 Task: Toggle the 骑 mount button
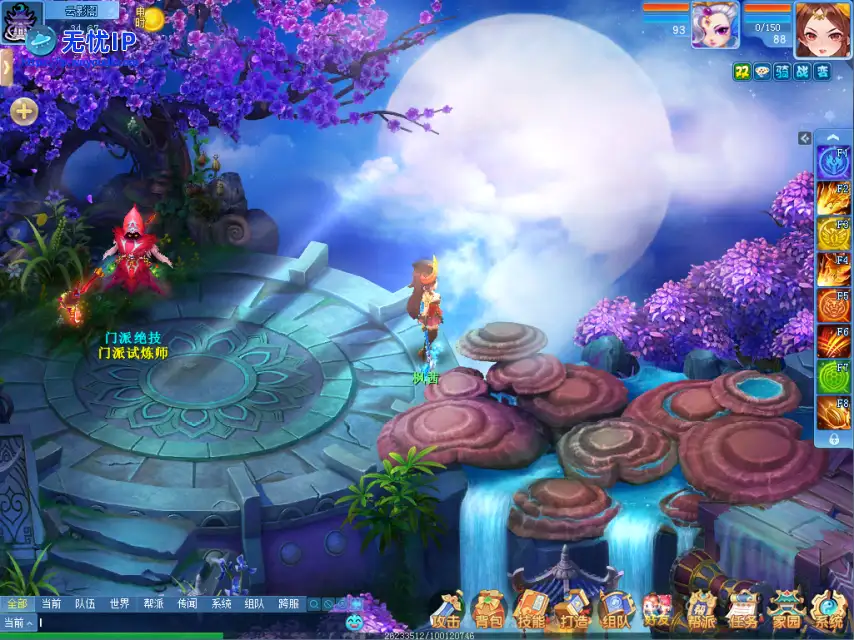click(782, 71)
